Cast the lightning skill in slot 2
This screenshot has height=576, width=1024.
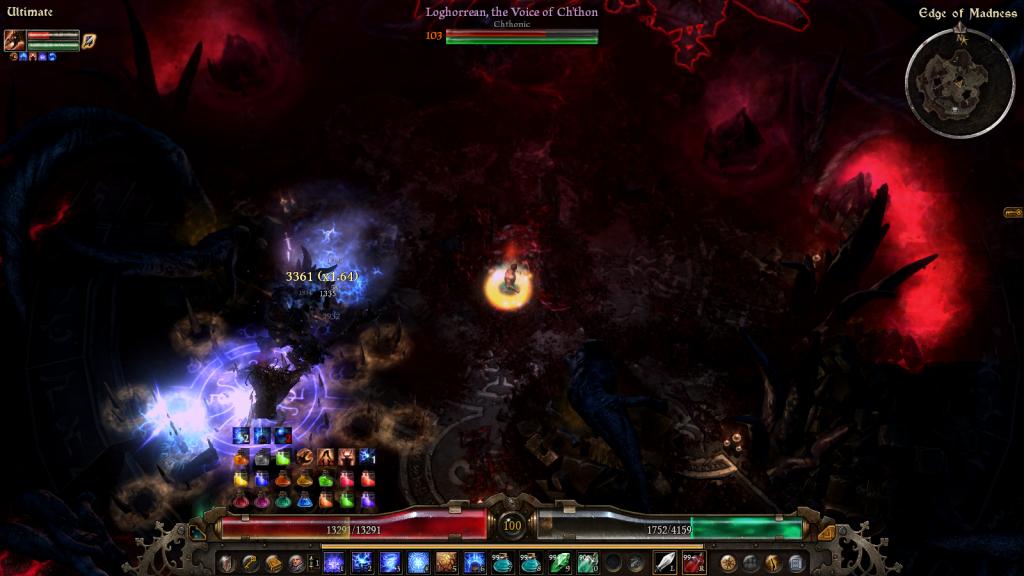(362, 562)
